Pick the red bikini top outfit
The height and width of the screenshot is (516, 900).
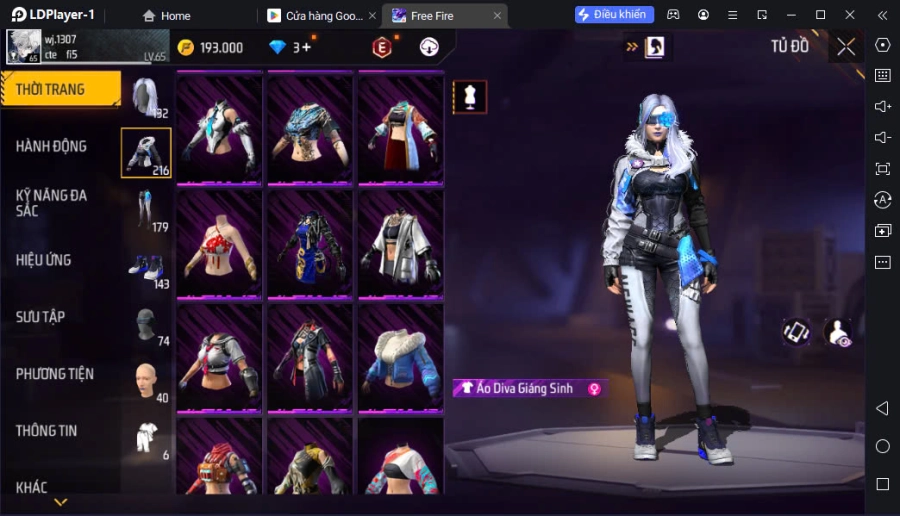[x=220, y=242]
